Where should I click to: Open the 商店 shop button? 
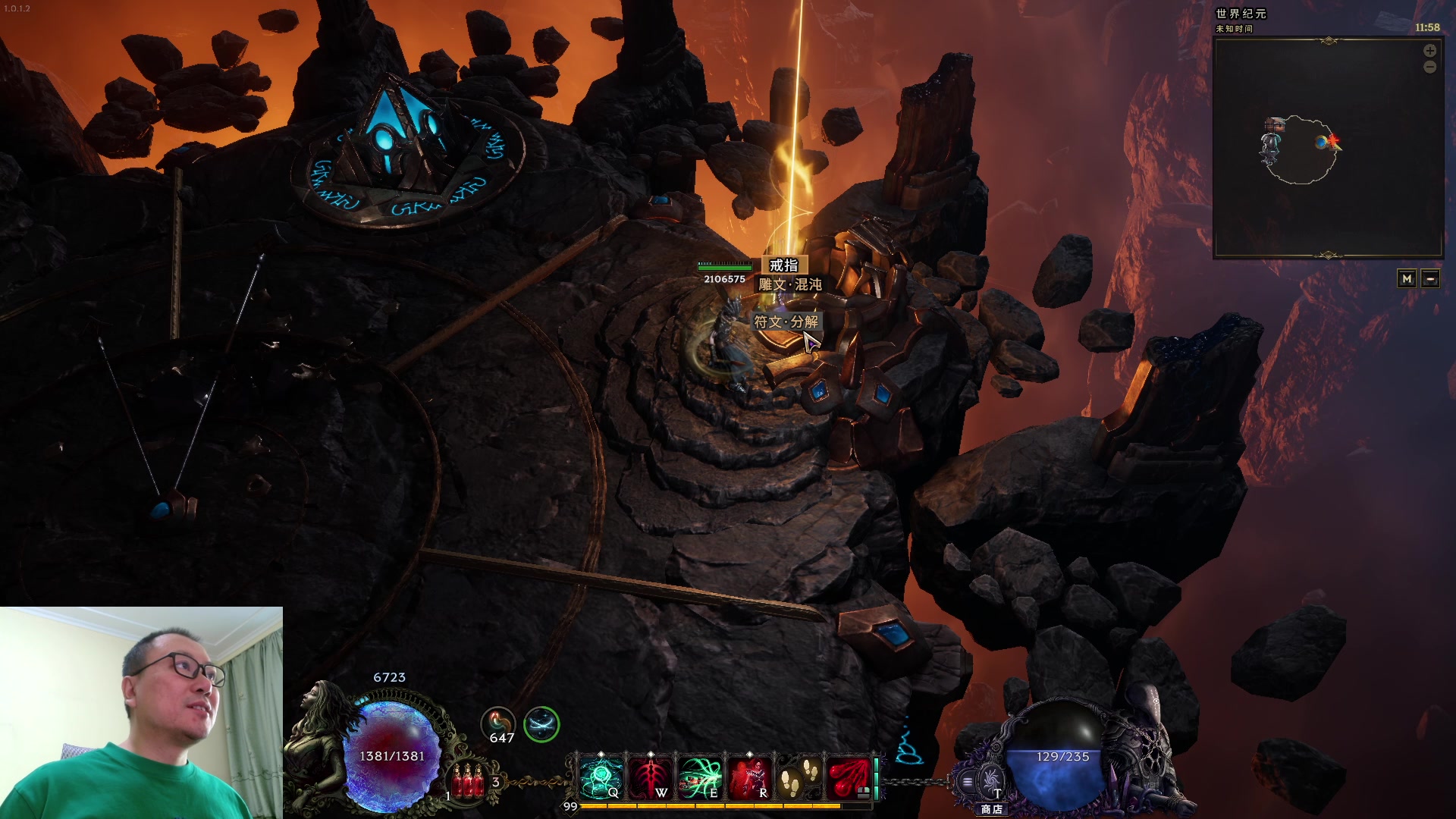[x=991, y=781]
